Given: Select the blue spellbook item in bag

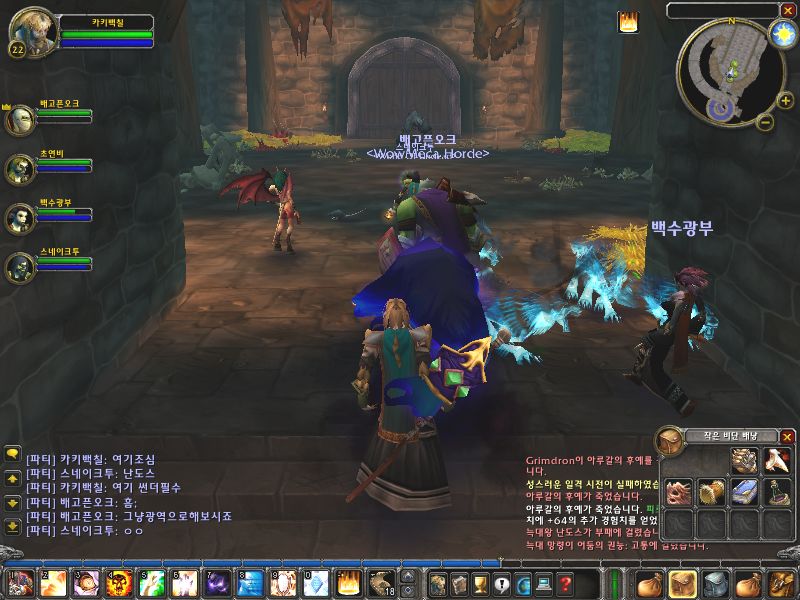Looking at the screenshot, I should click(743, 491).
